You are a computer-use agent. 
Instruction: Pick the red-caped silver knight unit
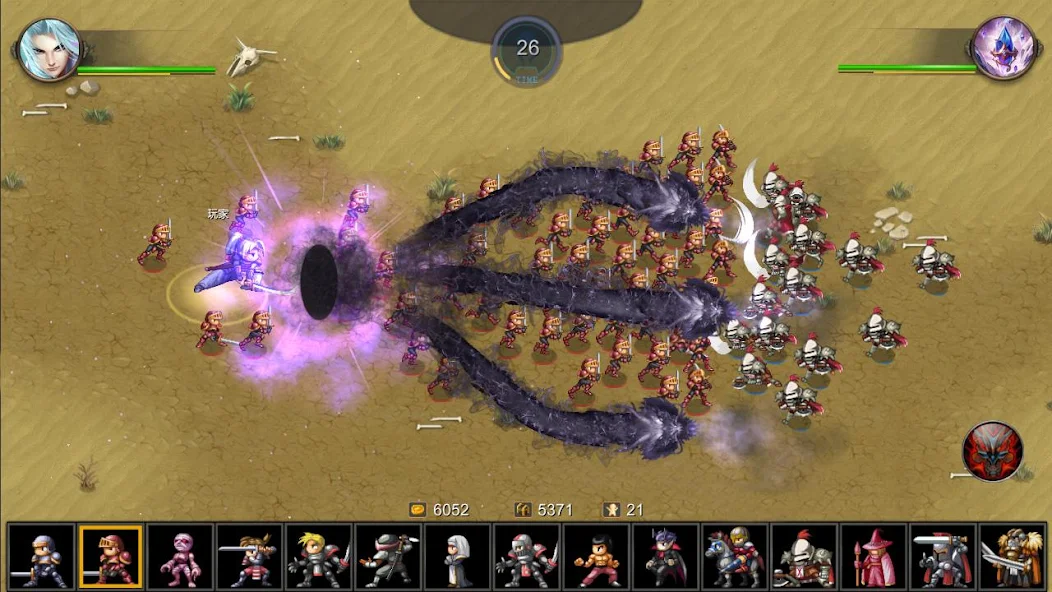click(526, 556)
